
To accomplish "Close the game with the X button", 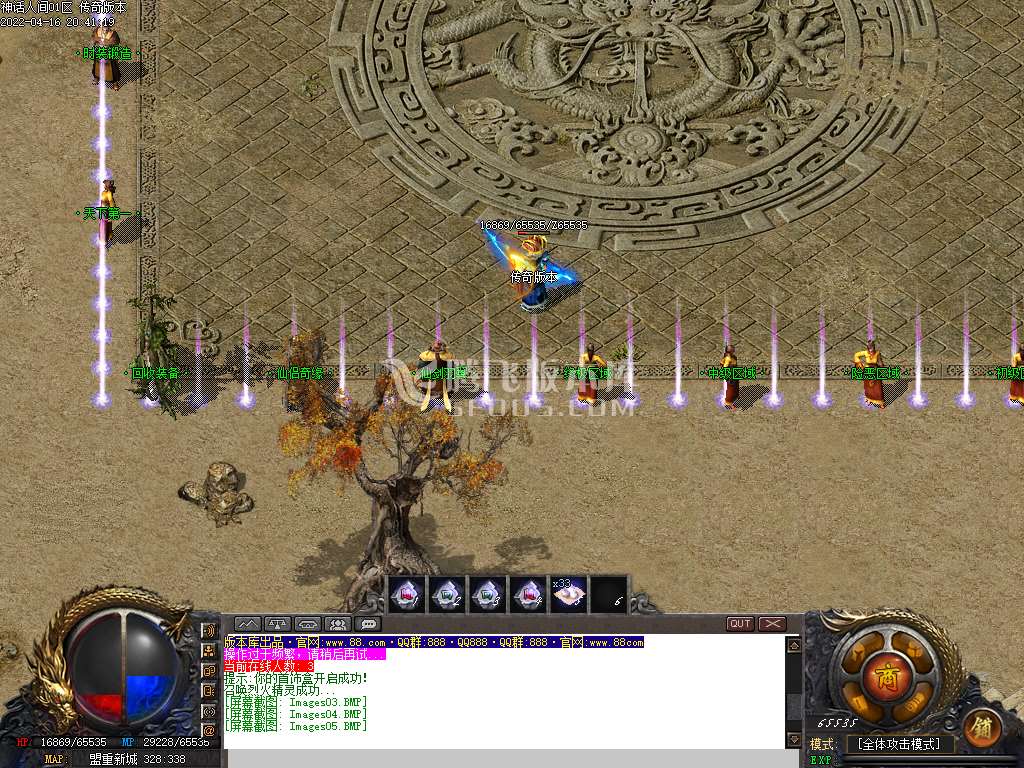I will point(772,624).
